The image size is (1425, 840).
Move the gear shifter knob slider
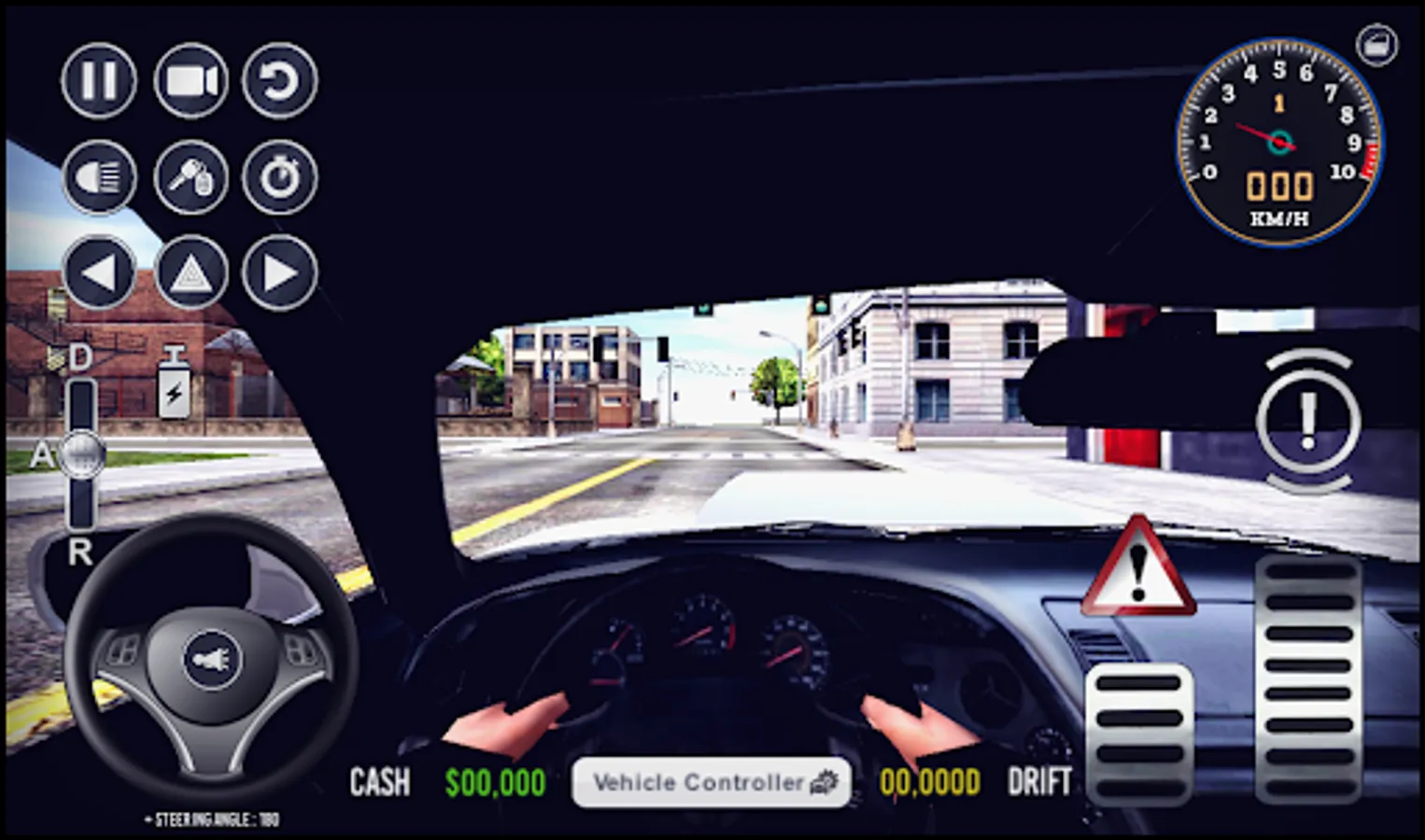82,455
